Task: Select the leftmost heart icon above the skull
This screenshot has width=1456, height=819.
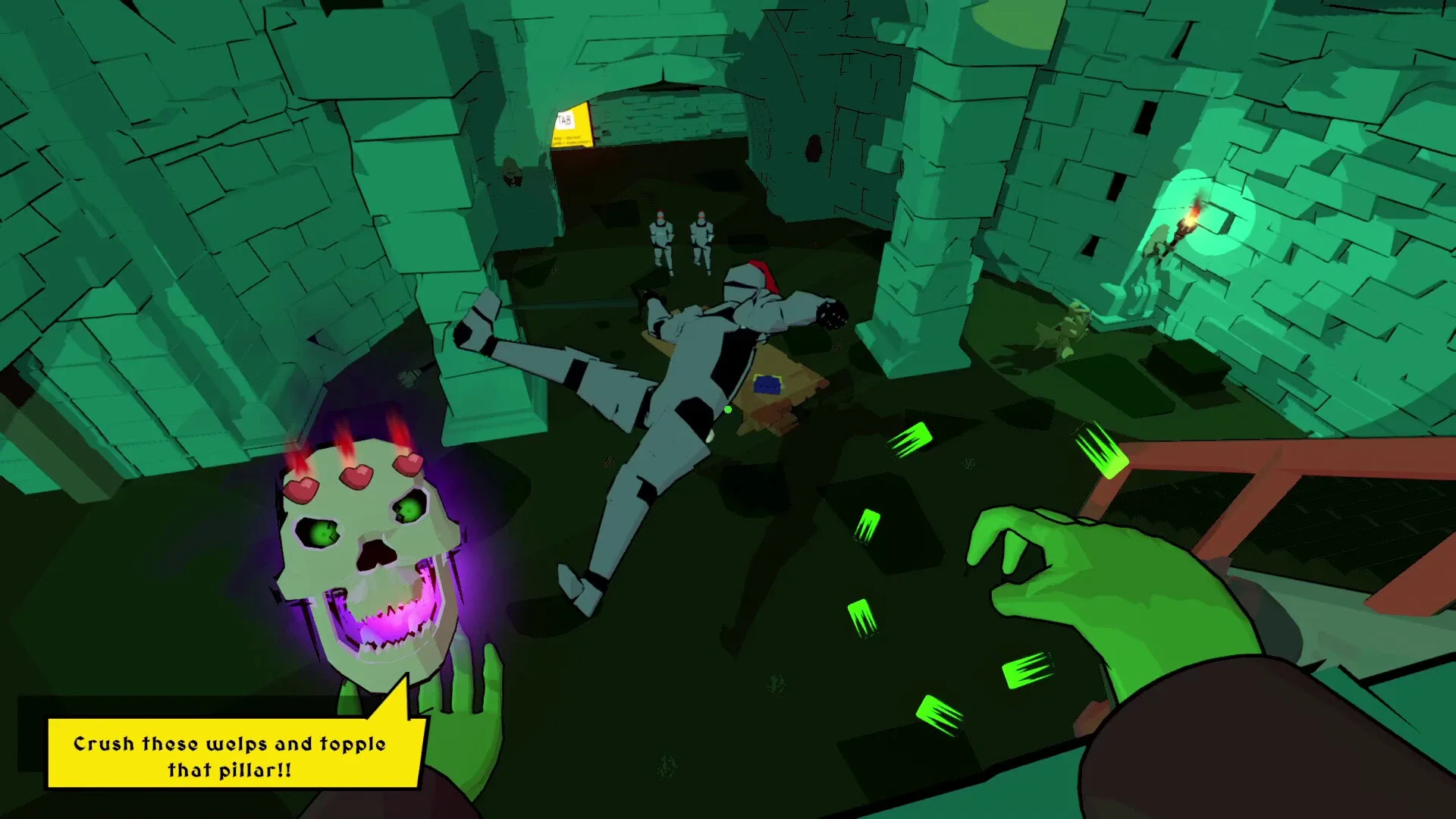Action: [302, 489]
